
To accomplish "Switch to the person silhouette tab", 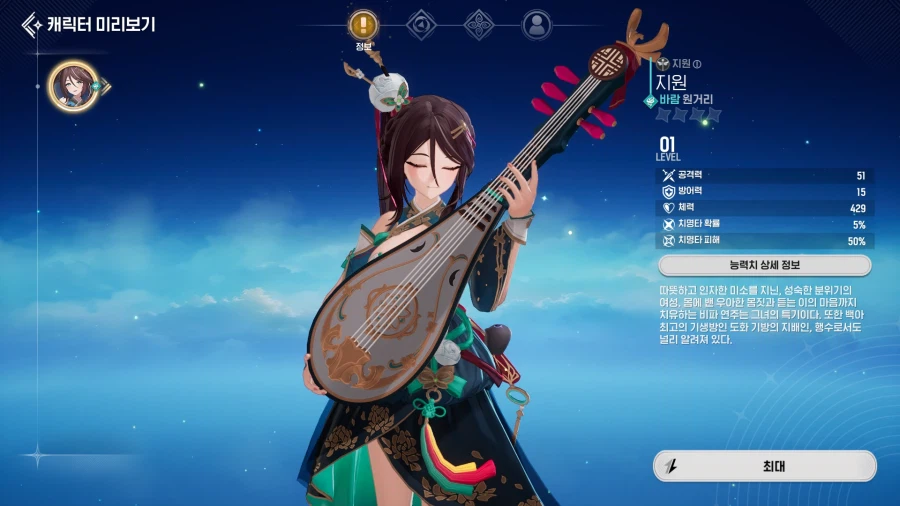I will click(537, 24).
